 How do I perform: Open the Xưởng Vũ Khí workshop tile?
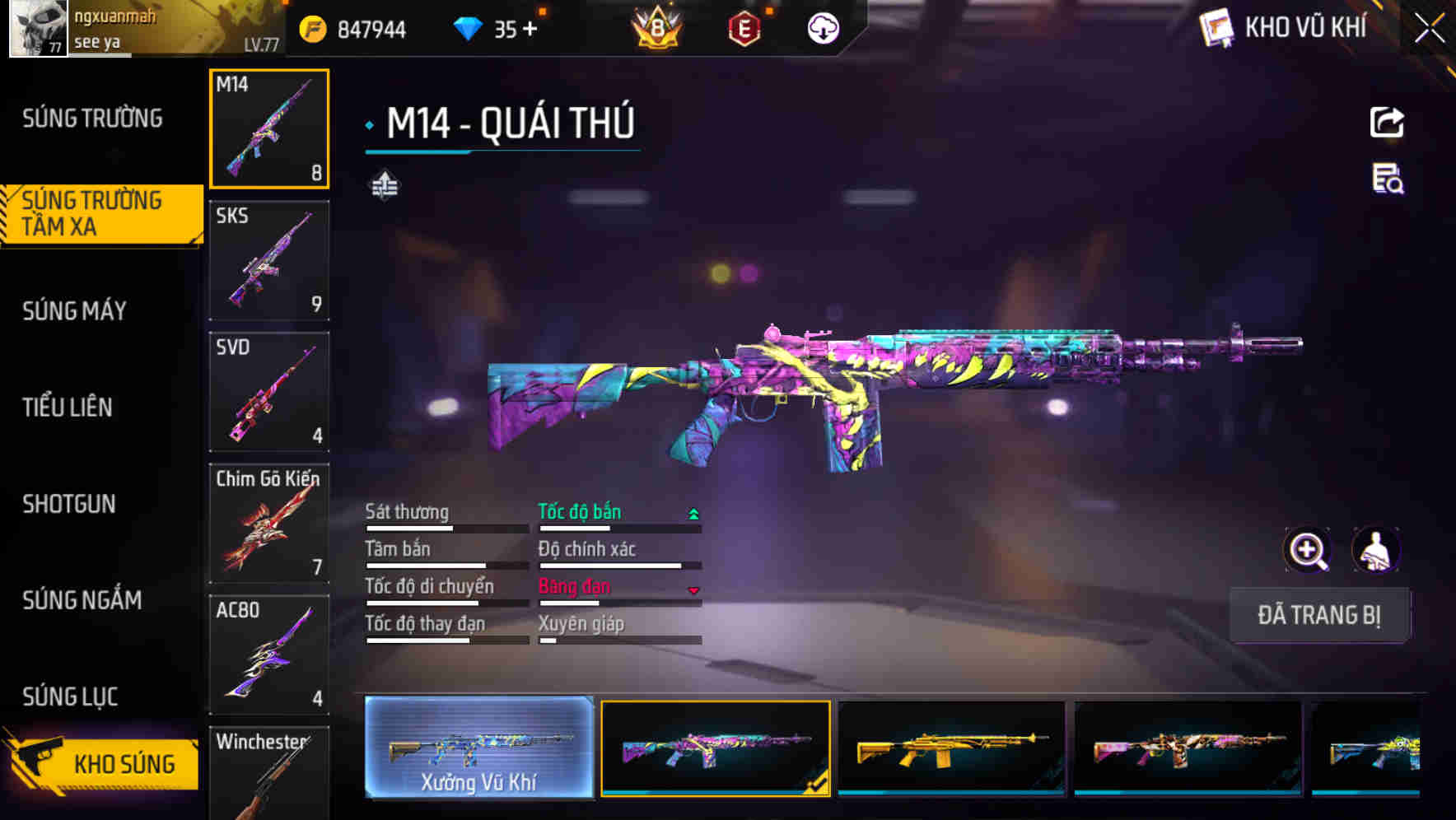tap(478, 748)
